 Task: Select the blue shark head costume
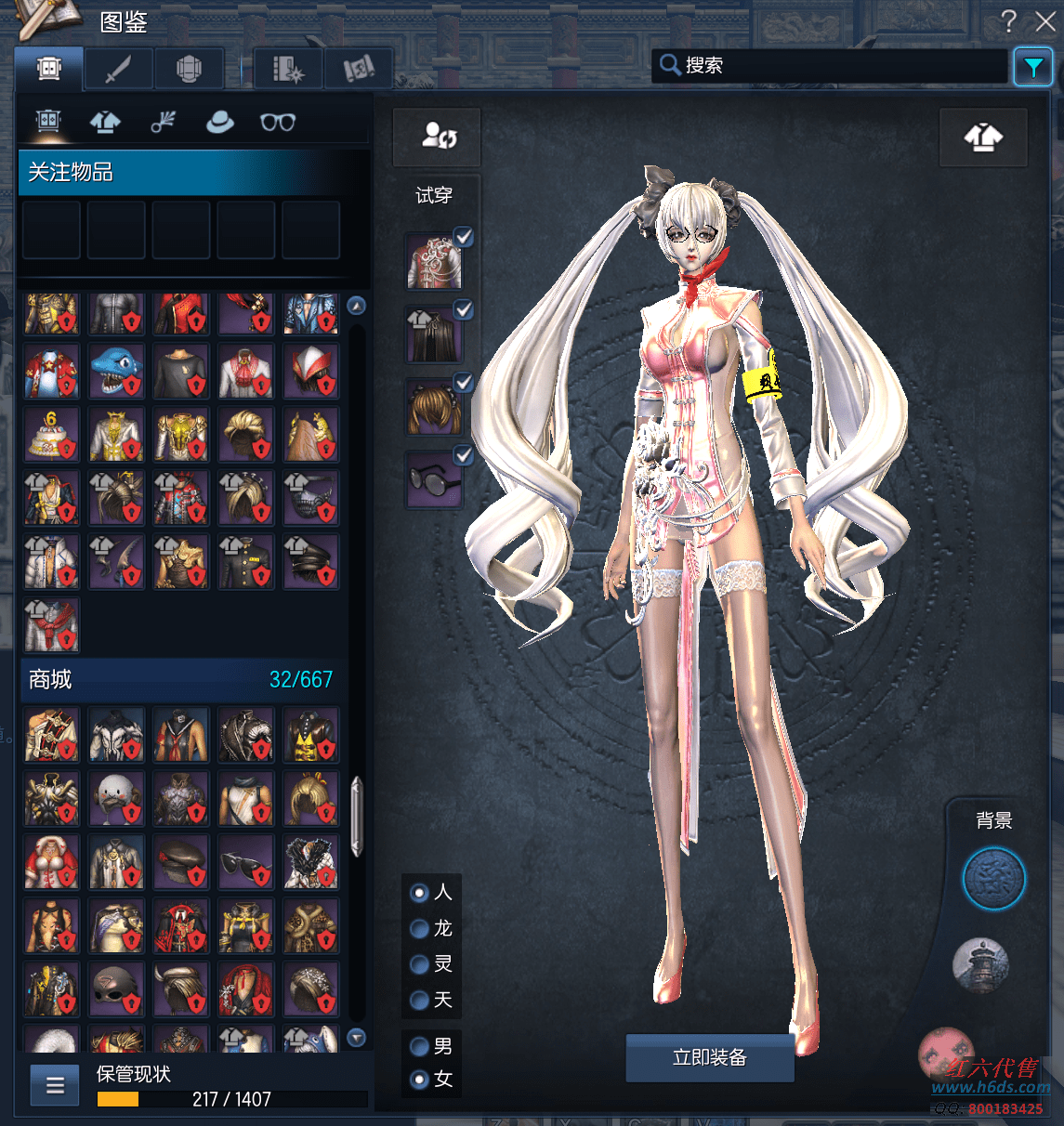(x=116, y=370)
